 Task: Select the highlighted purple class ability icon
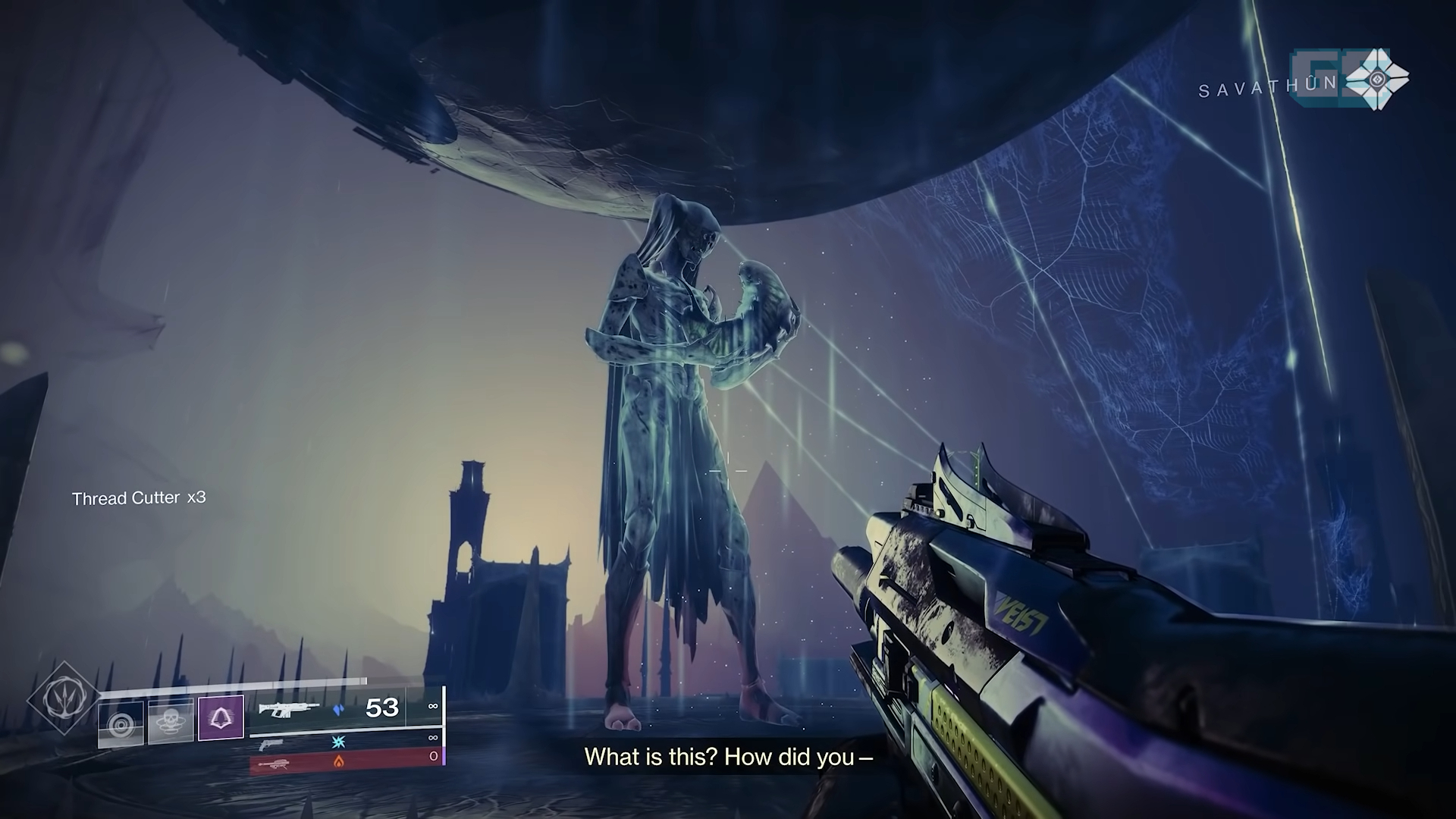(x=220, y=717)
